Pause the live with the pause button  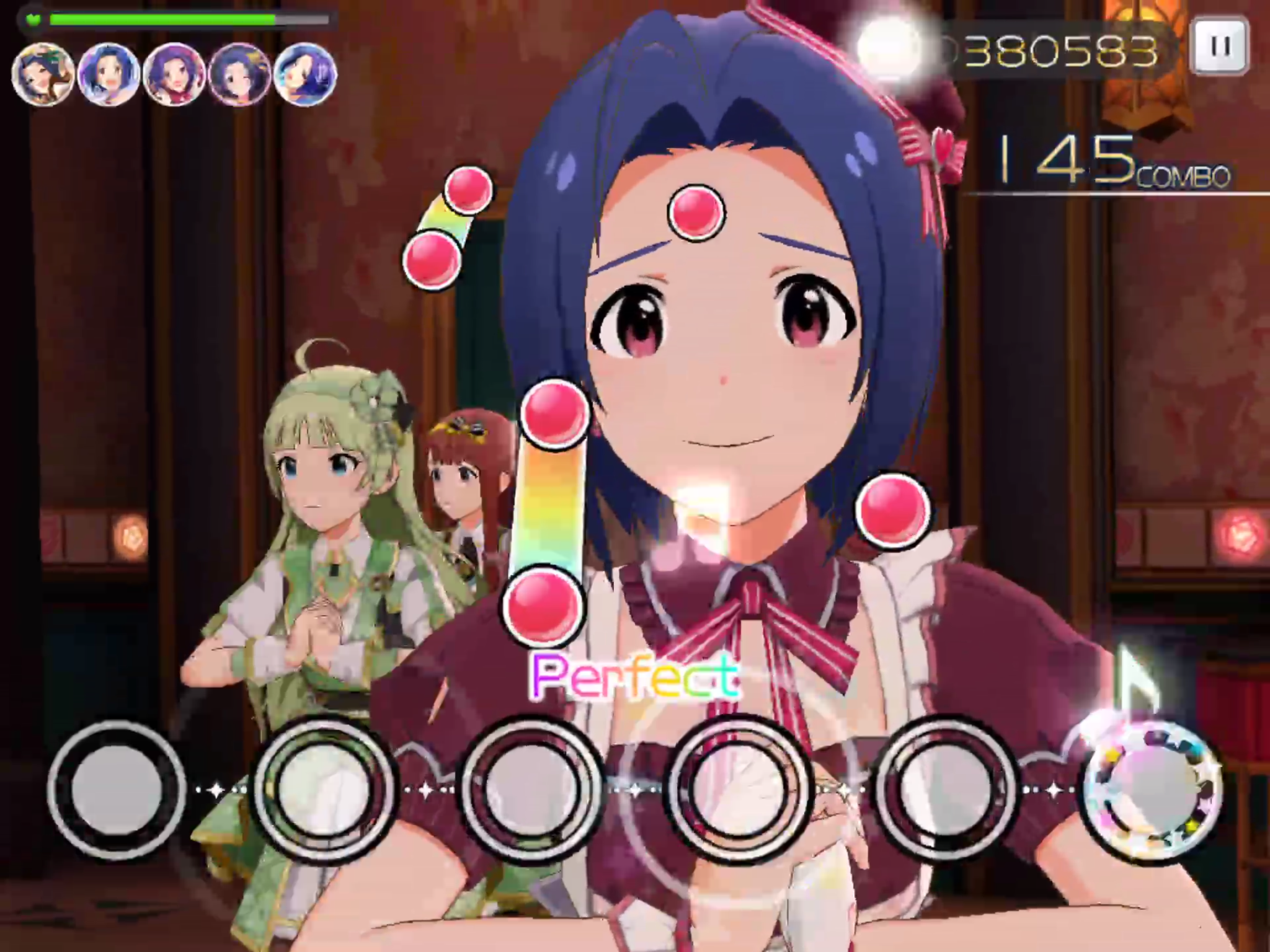click(1219, 46)
